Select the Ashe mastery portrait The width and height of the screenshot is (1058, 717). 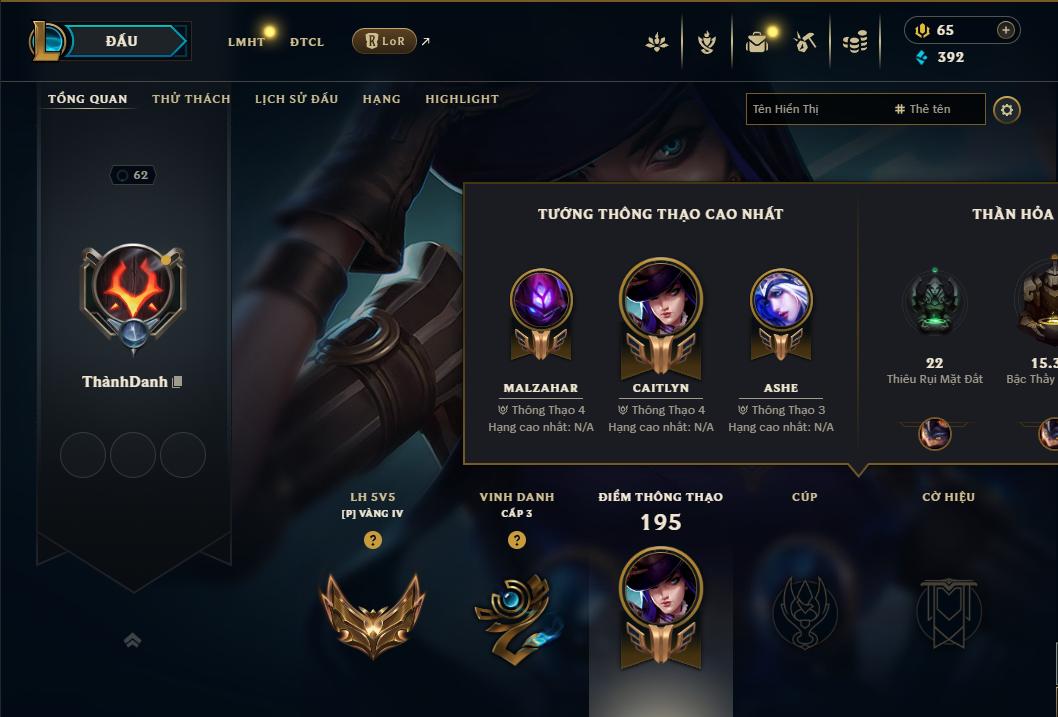coord(781,301)
